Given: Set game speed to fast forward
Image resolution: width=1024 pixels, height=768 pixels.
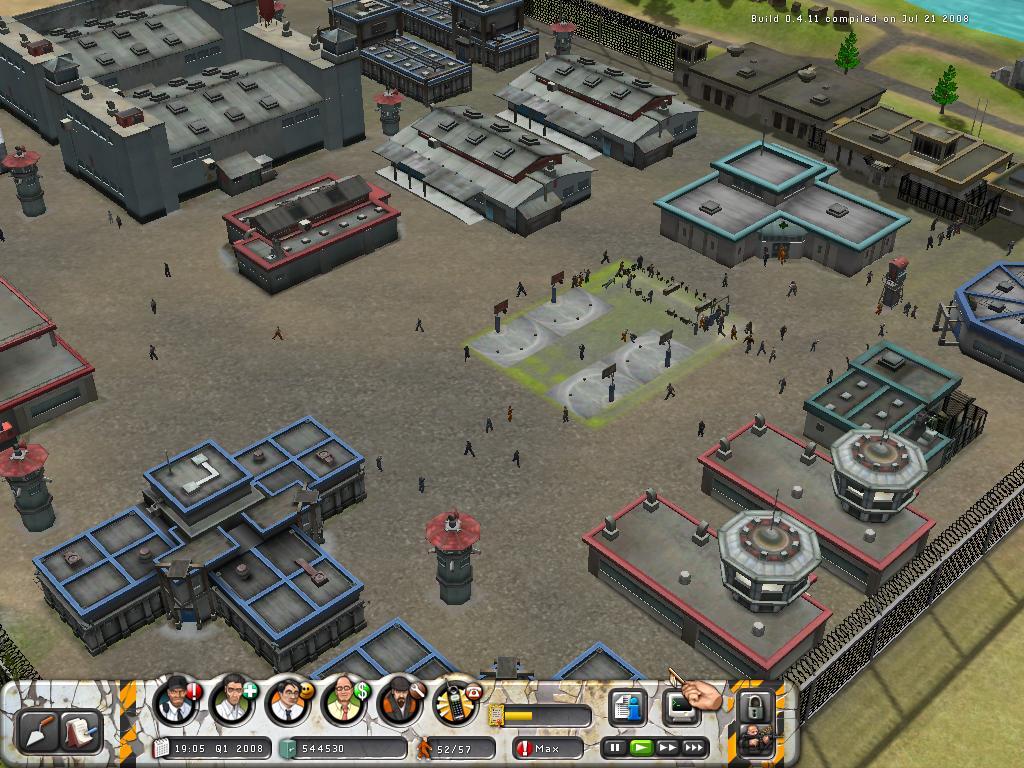Looking at the screenshot, I should 667,747.
